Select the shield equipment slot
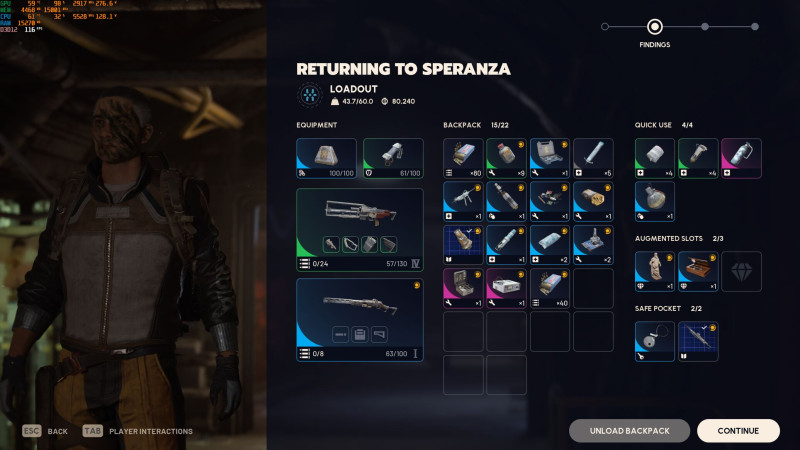Viewport: 800px width, 450px height. pos(393,158)
